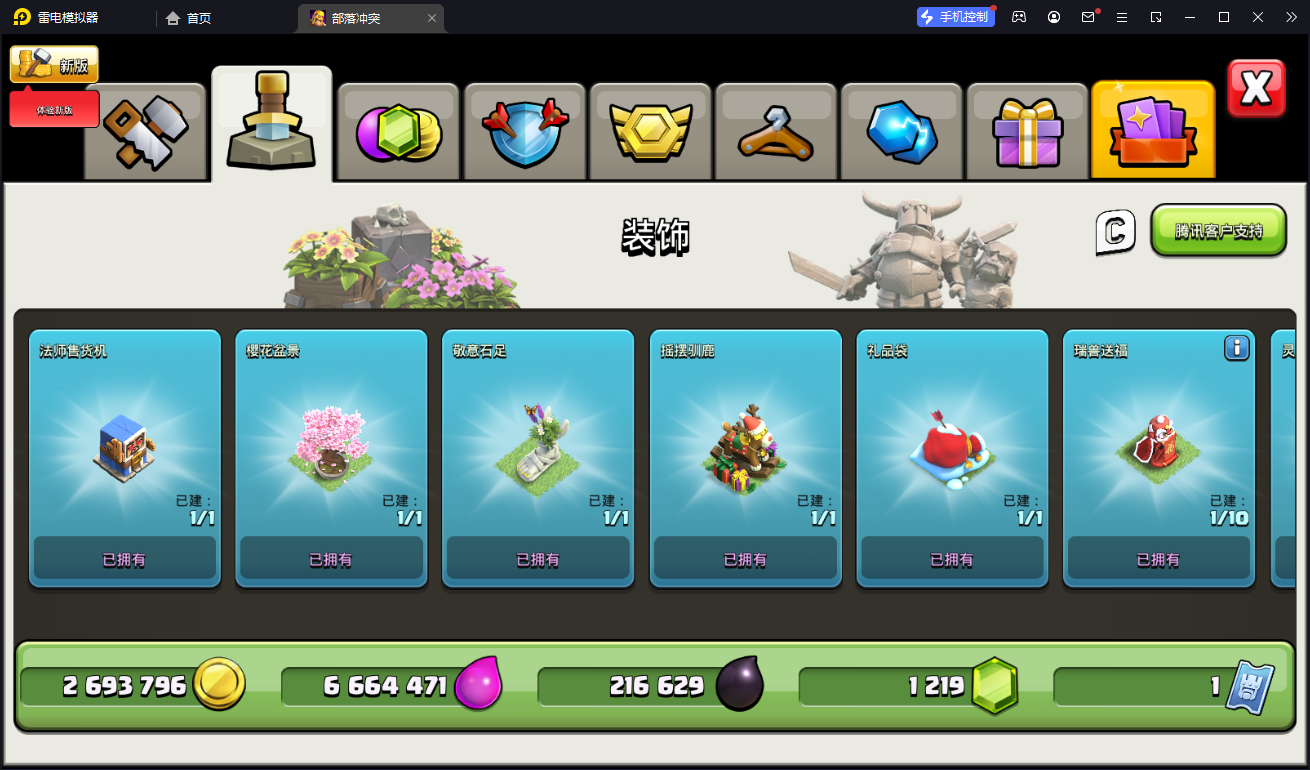Screen dimensions: 1310x770
Task: Click the 新版 hammer button
Action: pos(55,65)
